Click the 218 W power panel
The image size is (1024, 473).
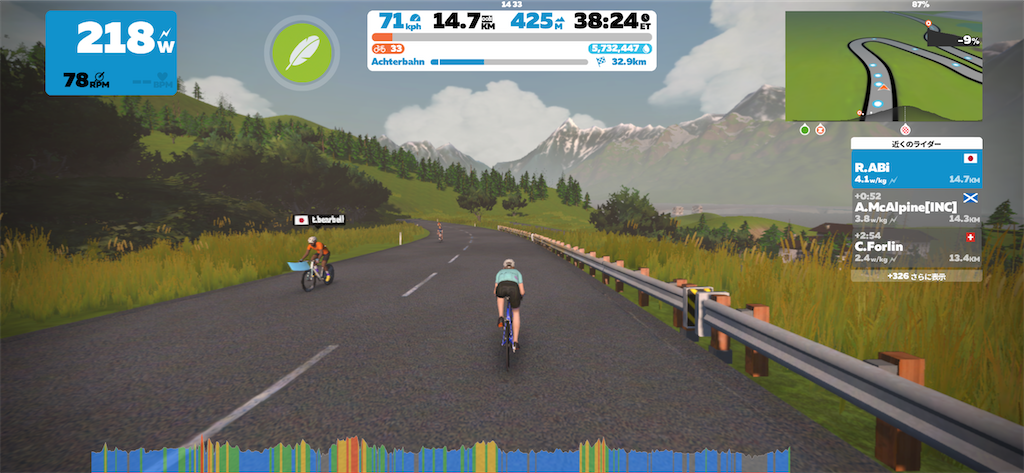[111, 53]
